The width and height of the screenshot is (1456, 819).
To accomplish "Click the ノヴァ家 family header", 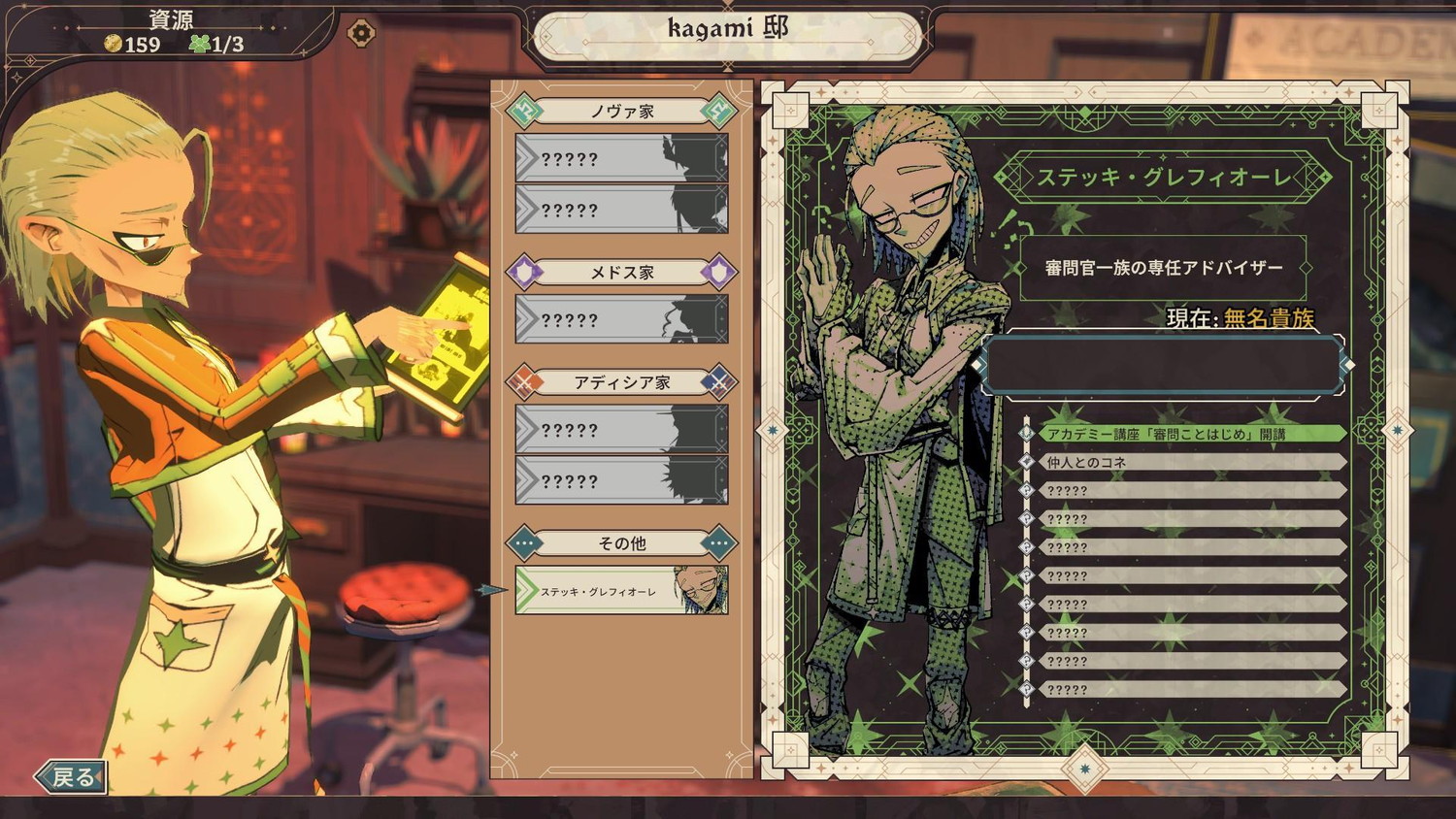I will (x=621, y=112).
